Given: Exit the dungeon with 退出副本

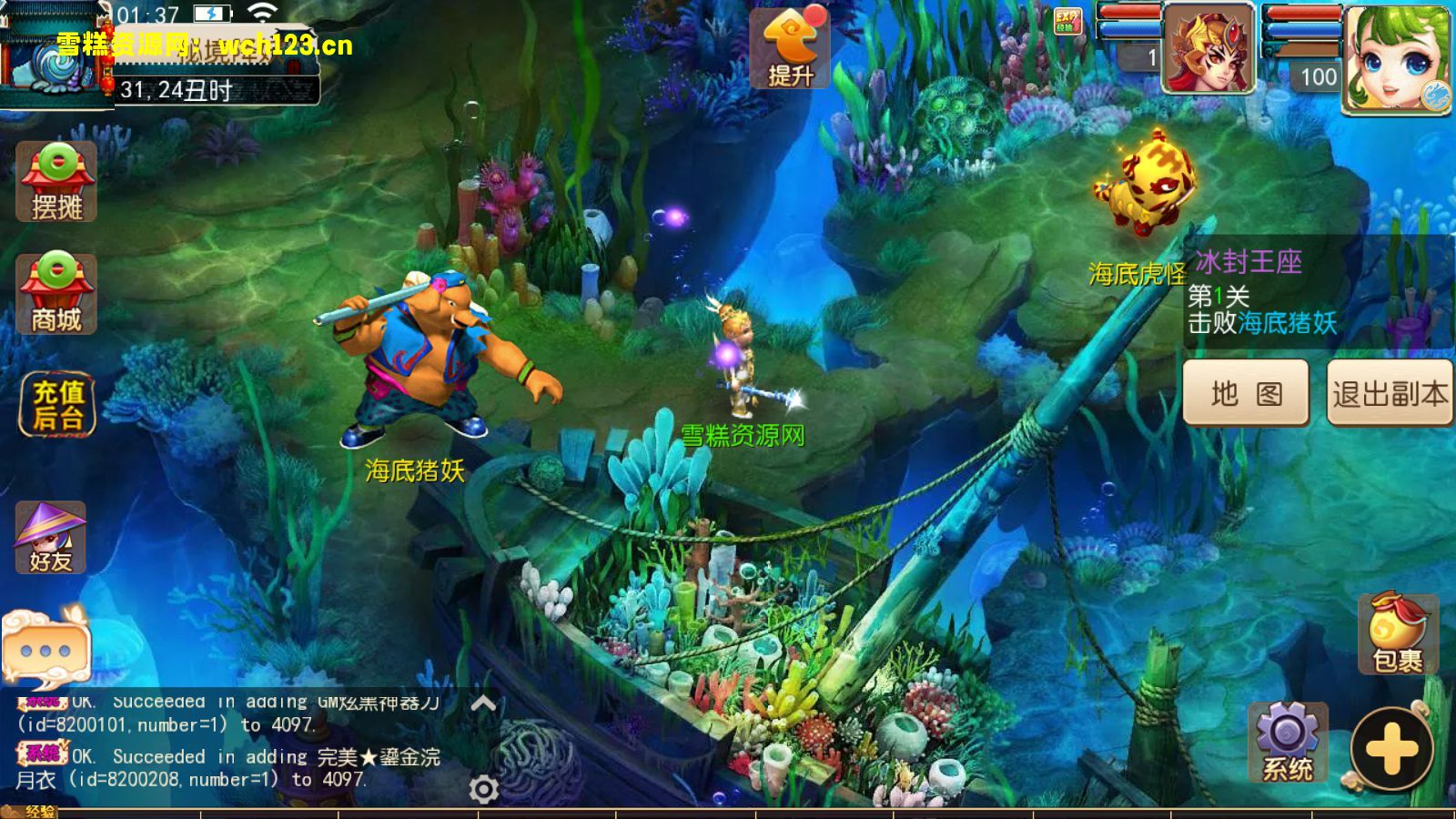Looking at the screenshot, I should point(1390,393).
